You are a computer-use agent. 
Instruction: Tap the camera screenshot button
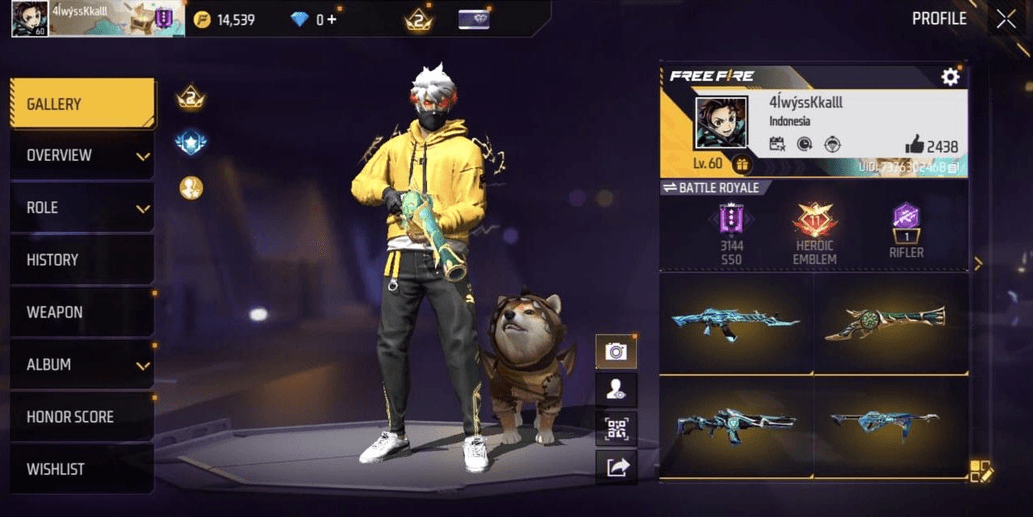point(615,351)
